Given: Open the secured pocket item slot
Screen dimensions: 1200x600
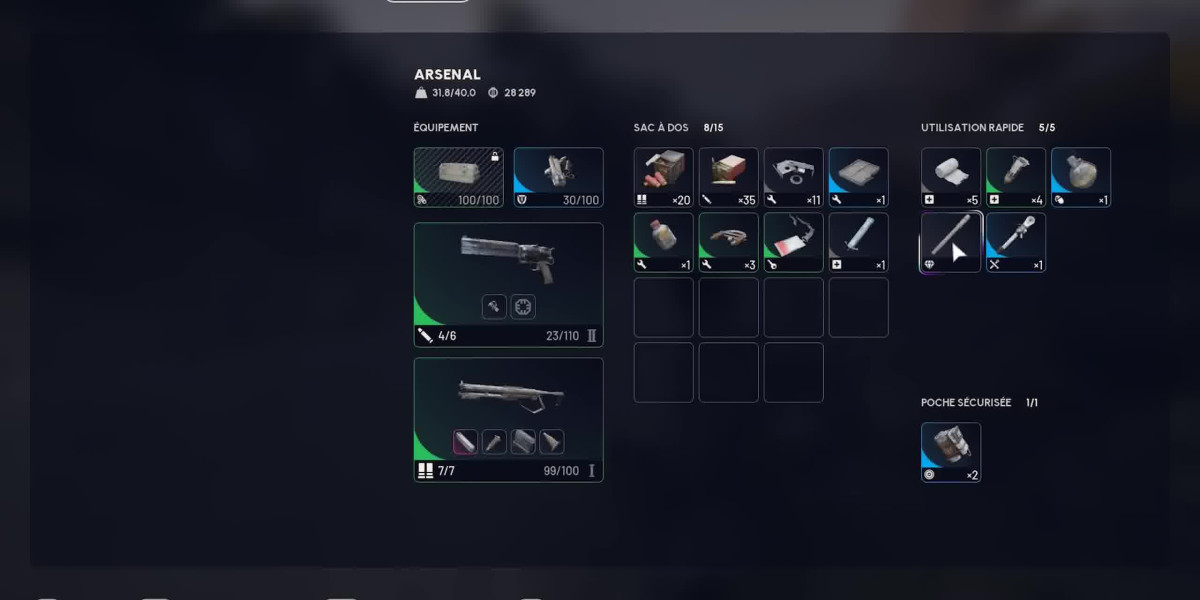Looking at the screenshot, I should [x=950, y=452].
